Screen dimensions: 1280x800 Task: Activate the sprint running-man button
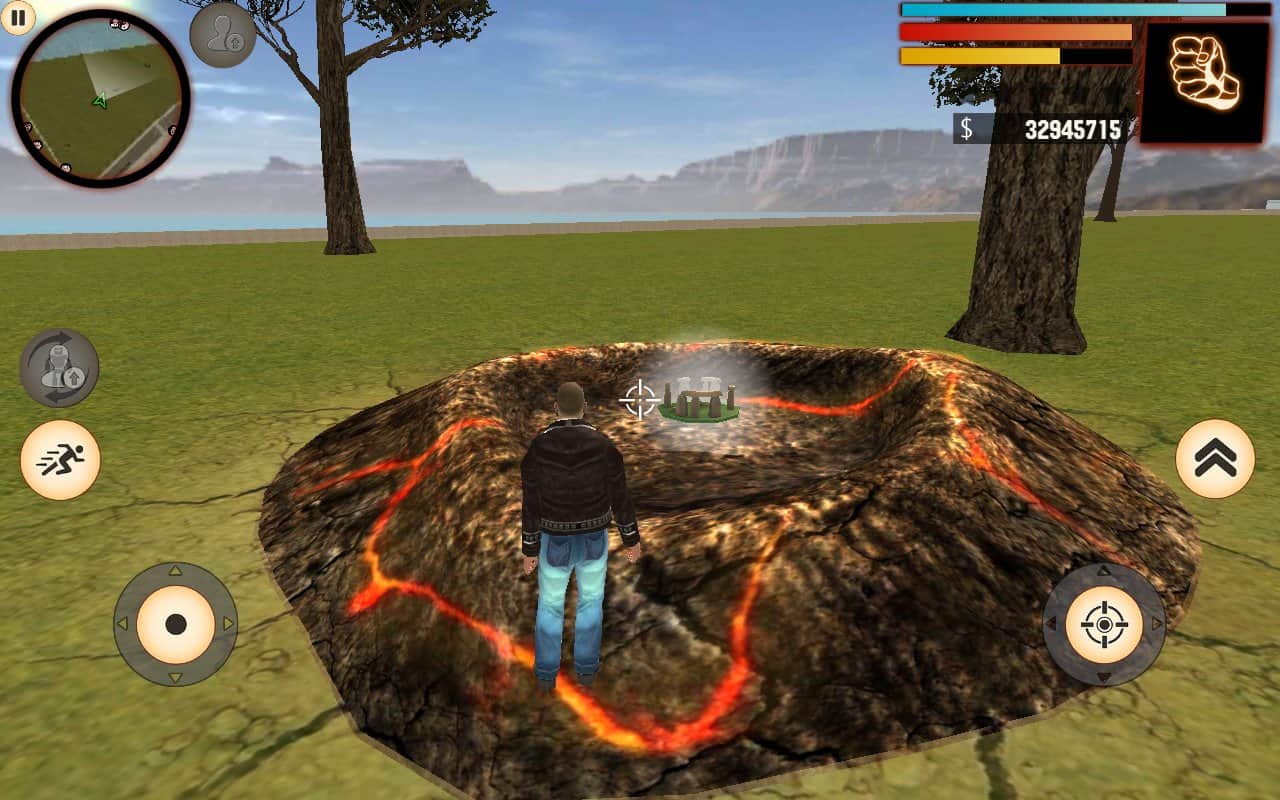(x=60, y=460)
